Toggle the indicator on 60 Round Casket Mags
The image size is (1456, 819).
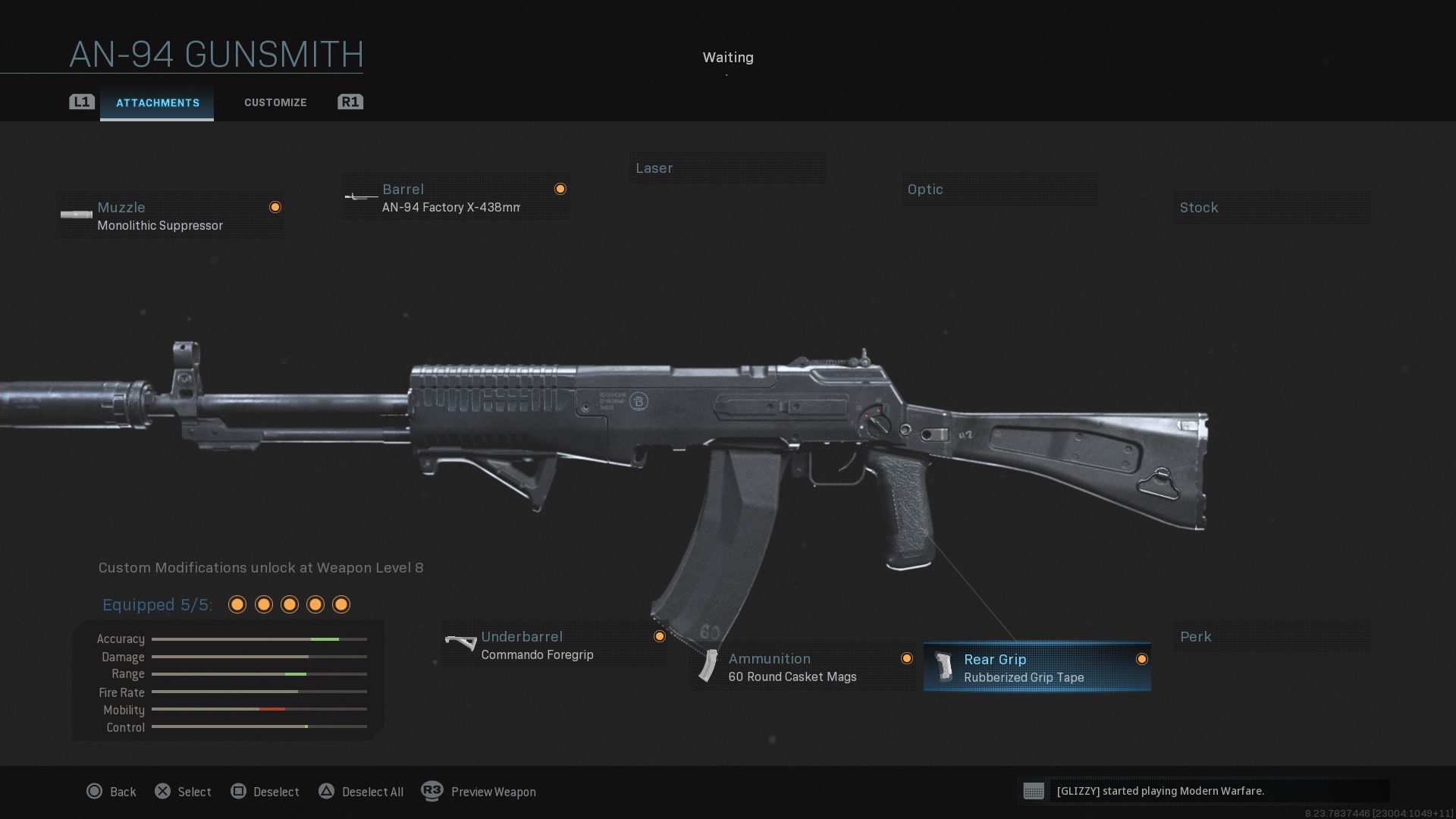click(x=907, y=658)
